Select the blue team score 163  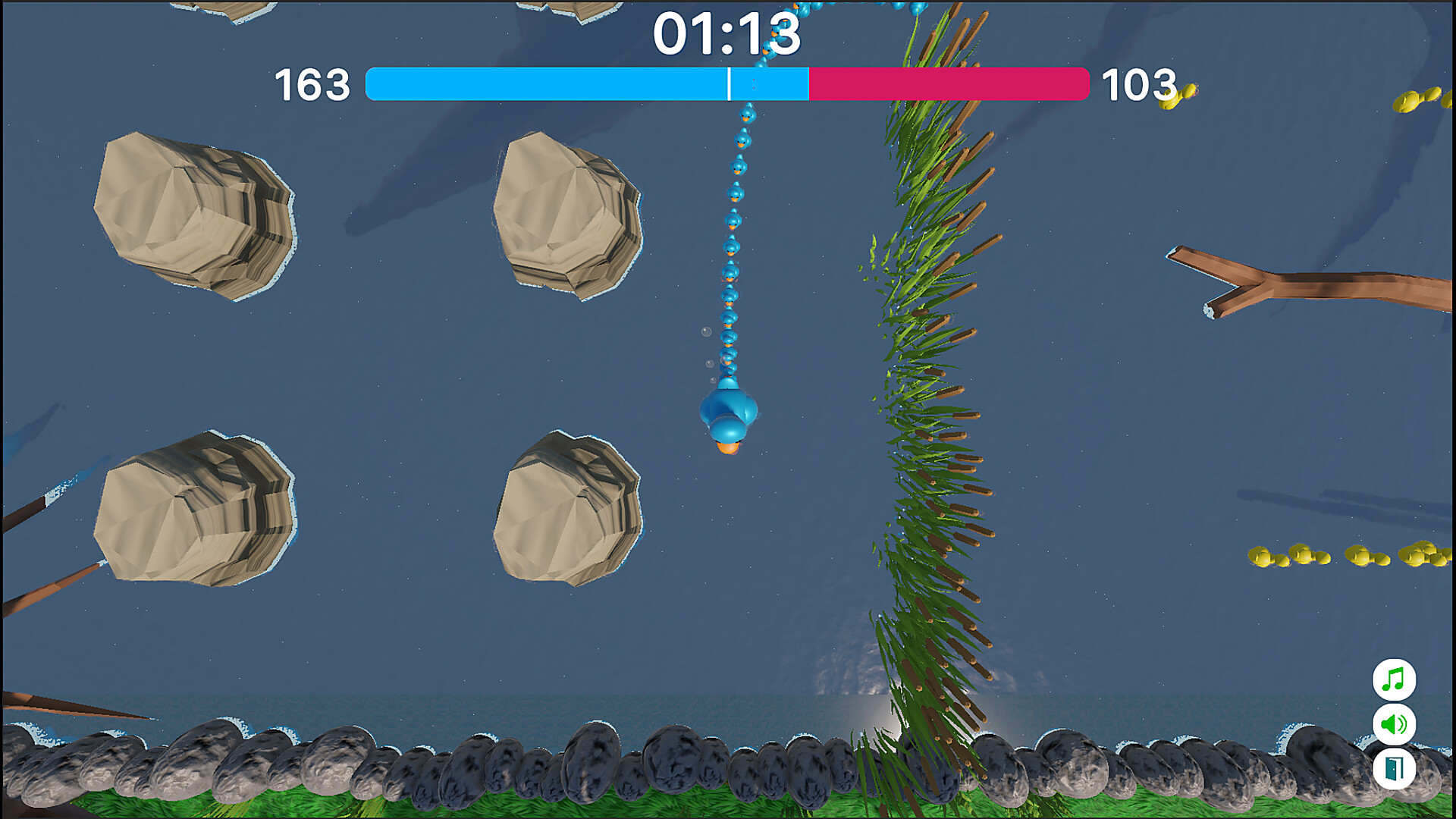[312, 83]
